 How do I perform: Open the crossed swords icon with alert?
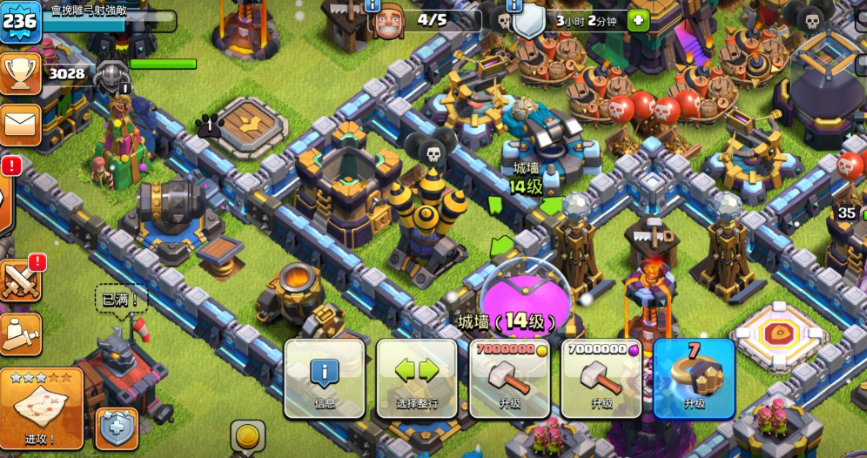tap(21, 280)
